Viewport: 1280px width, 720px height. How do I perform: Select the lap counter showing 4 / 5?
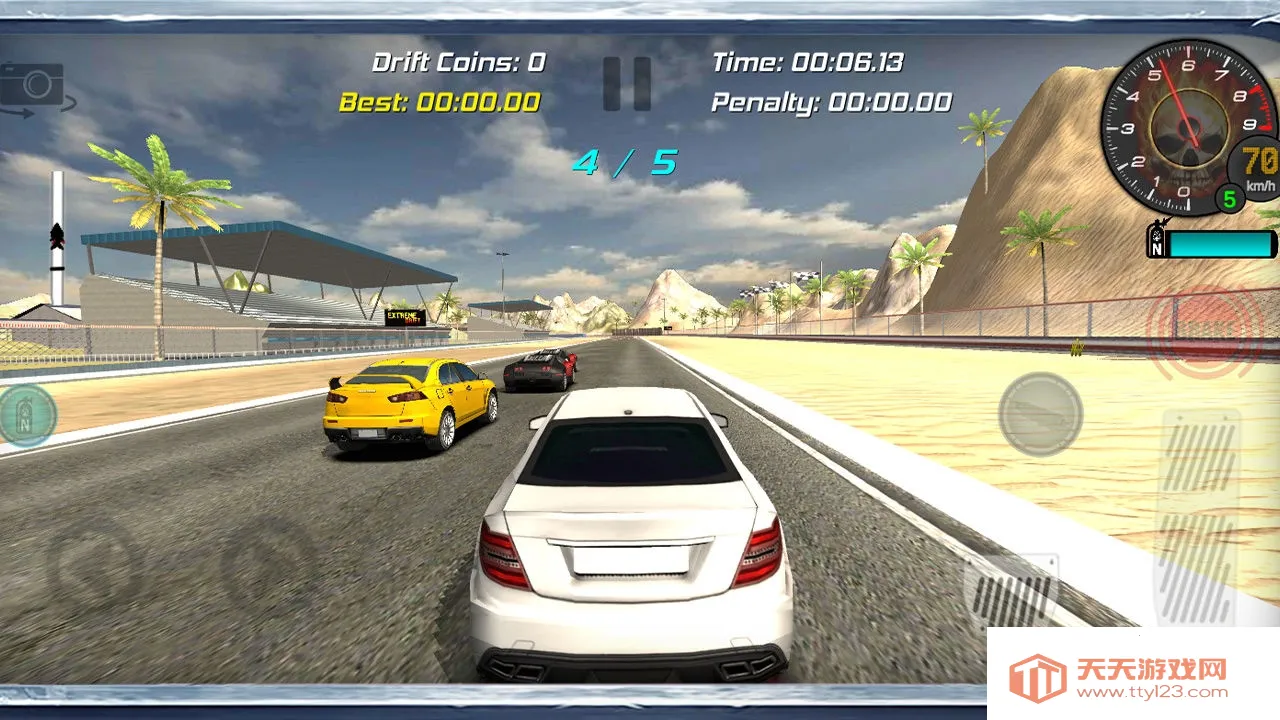point(625,160)
